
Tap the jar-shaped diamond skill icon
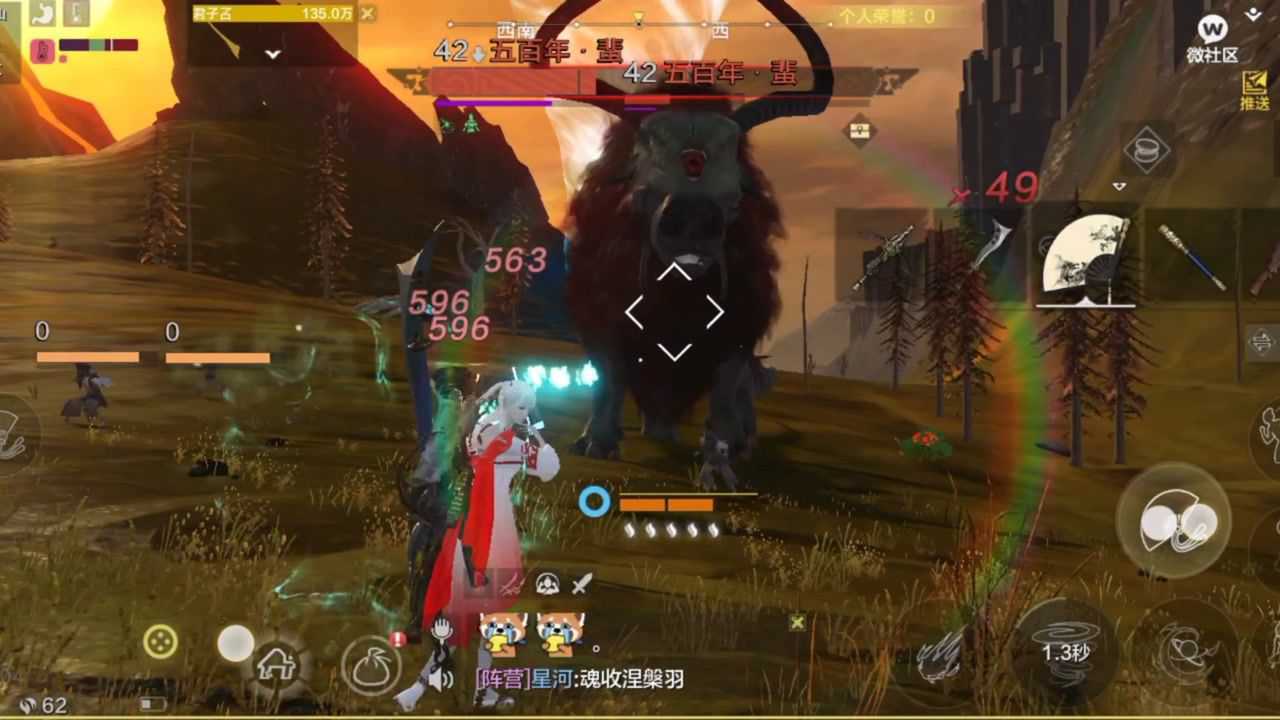click(x=1148, y=150)
